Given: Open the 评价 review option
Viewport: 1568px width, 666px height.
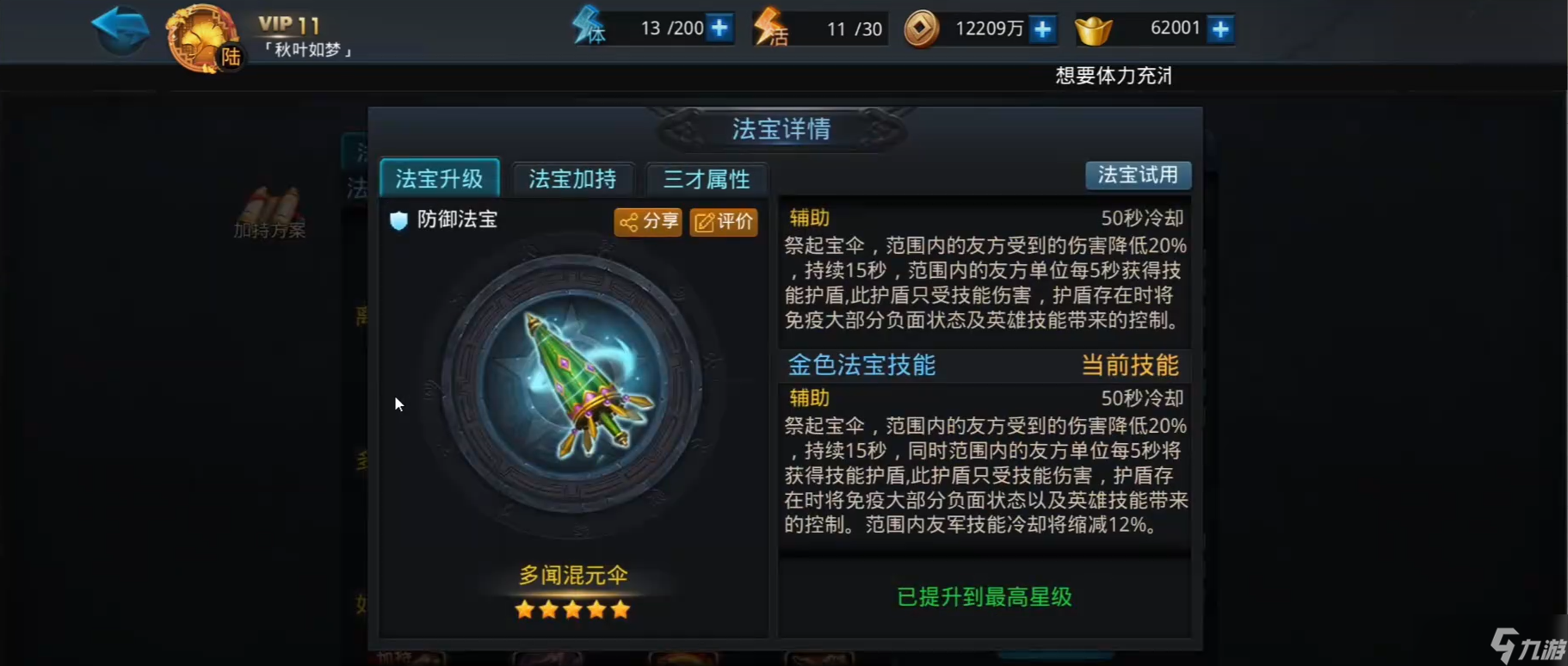Looking at the screenshot, I should coord(723,222).
